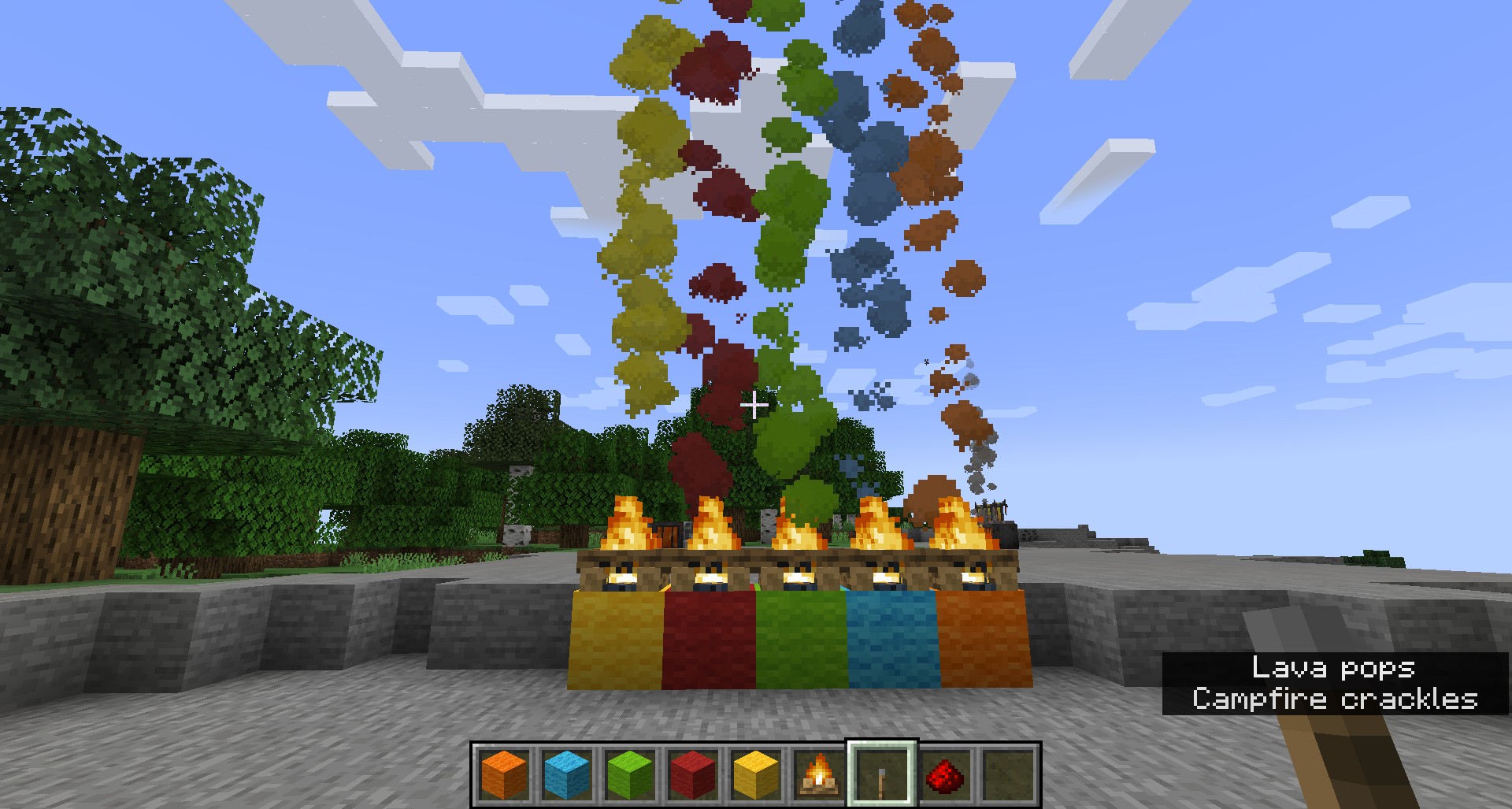The image size is (1512, 809).
Task: Switch to the yellow wool slot
Action: [756, 774]
